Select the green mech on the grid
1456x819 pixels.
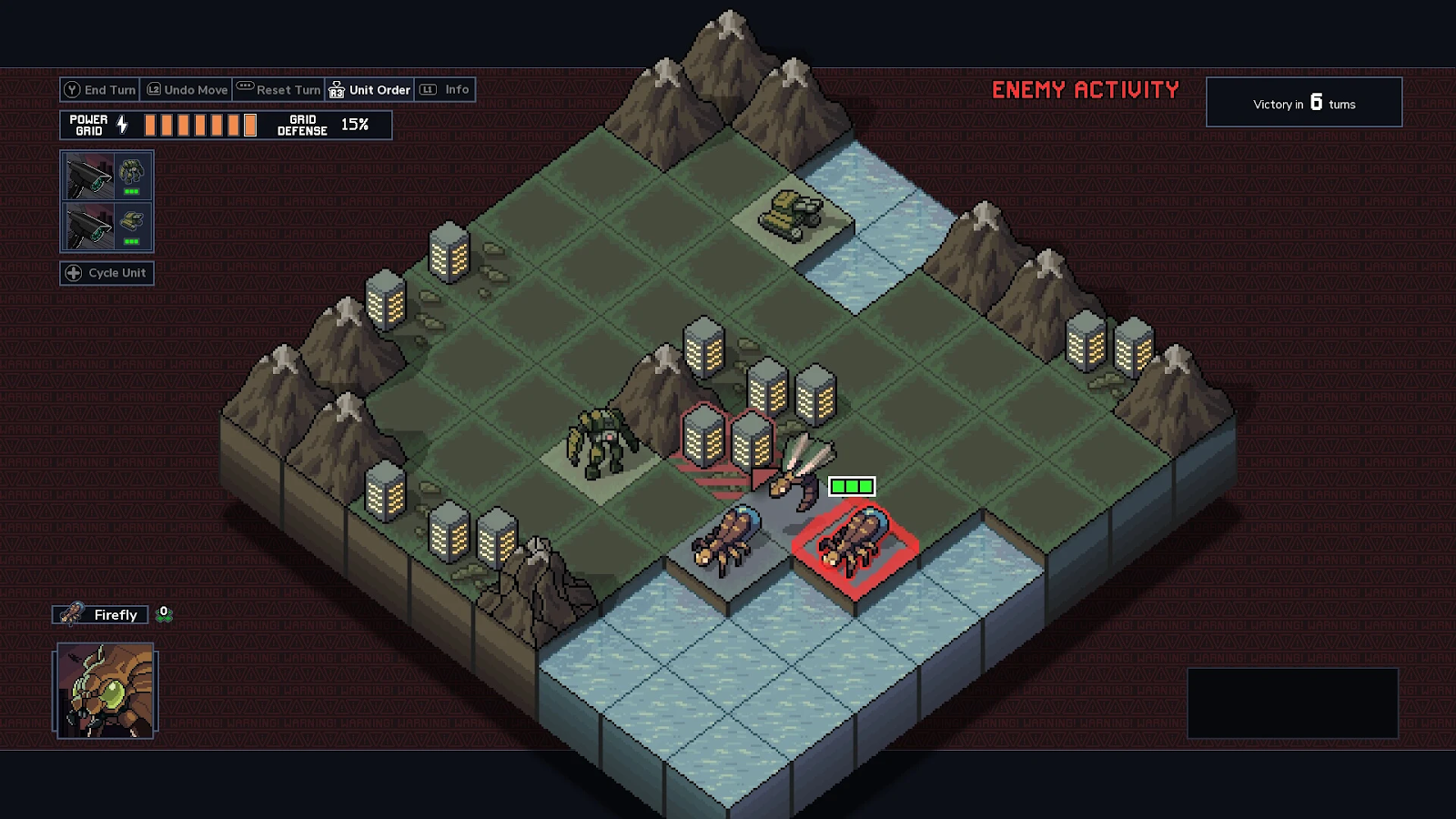(601, 443)
